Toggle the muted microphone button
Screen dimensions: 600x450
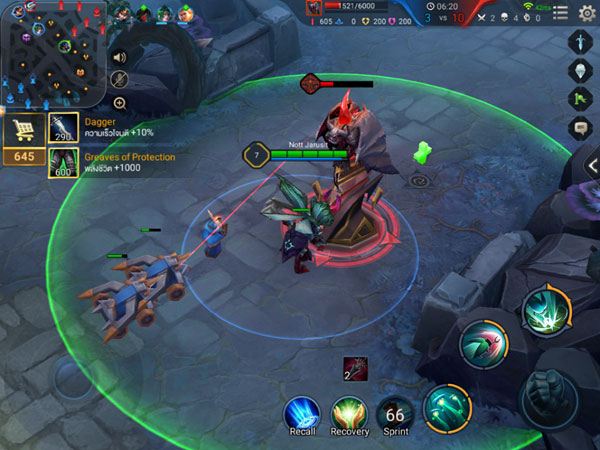[x=120, y=79]
